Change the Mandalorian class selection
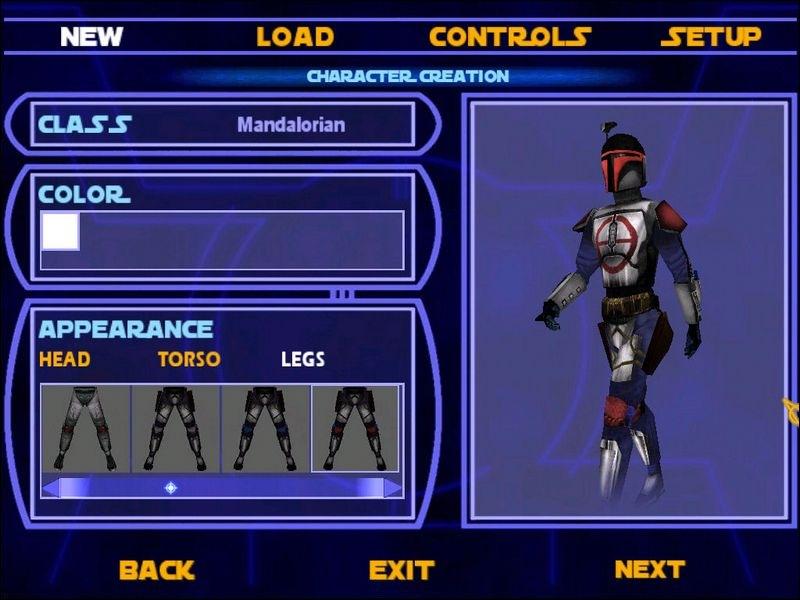 coord(291,125)
